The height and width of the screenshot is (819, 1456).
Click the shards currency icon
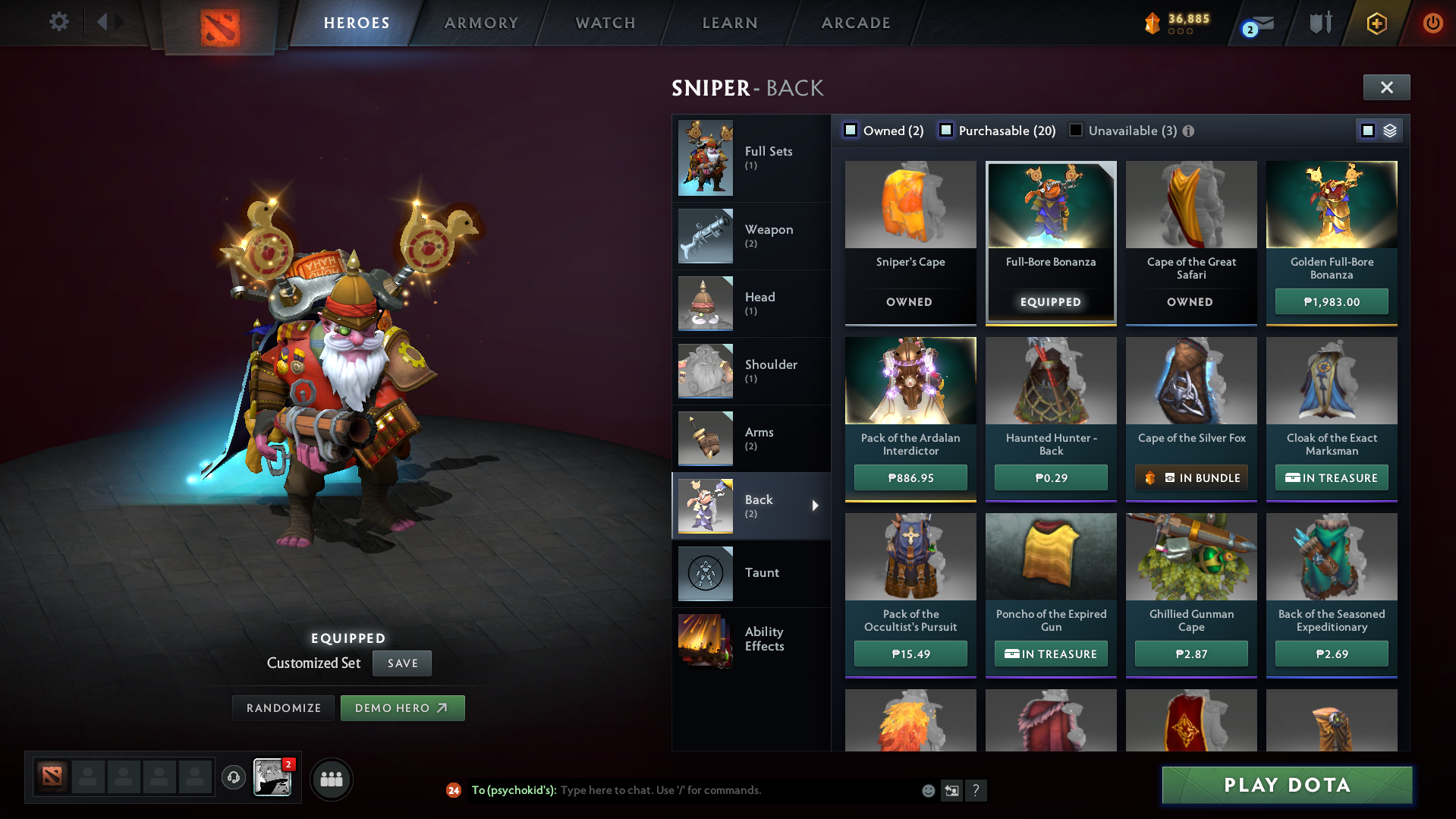[x=1153, y=23]
